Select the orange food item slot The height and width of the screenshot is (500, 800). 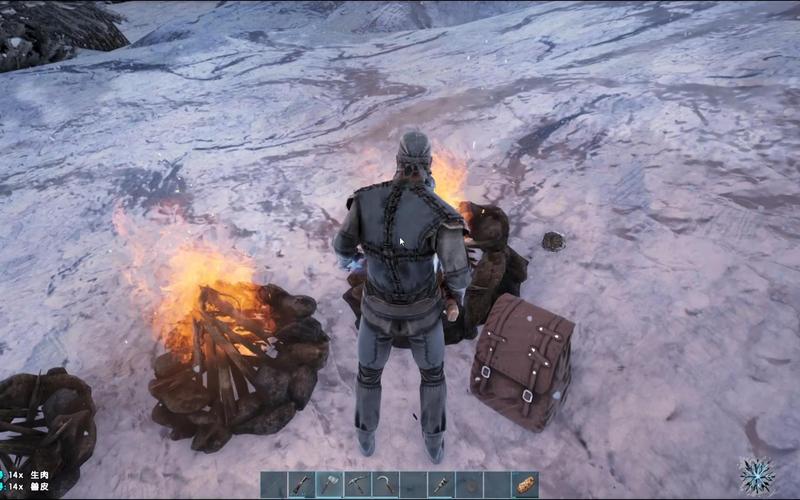(525, 485)
